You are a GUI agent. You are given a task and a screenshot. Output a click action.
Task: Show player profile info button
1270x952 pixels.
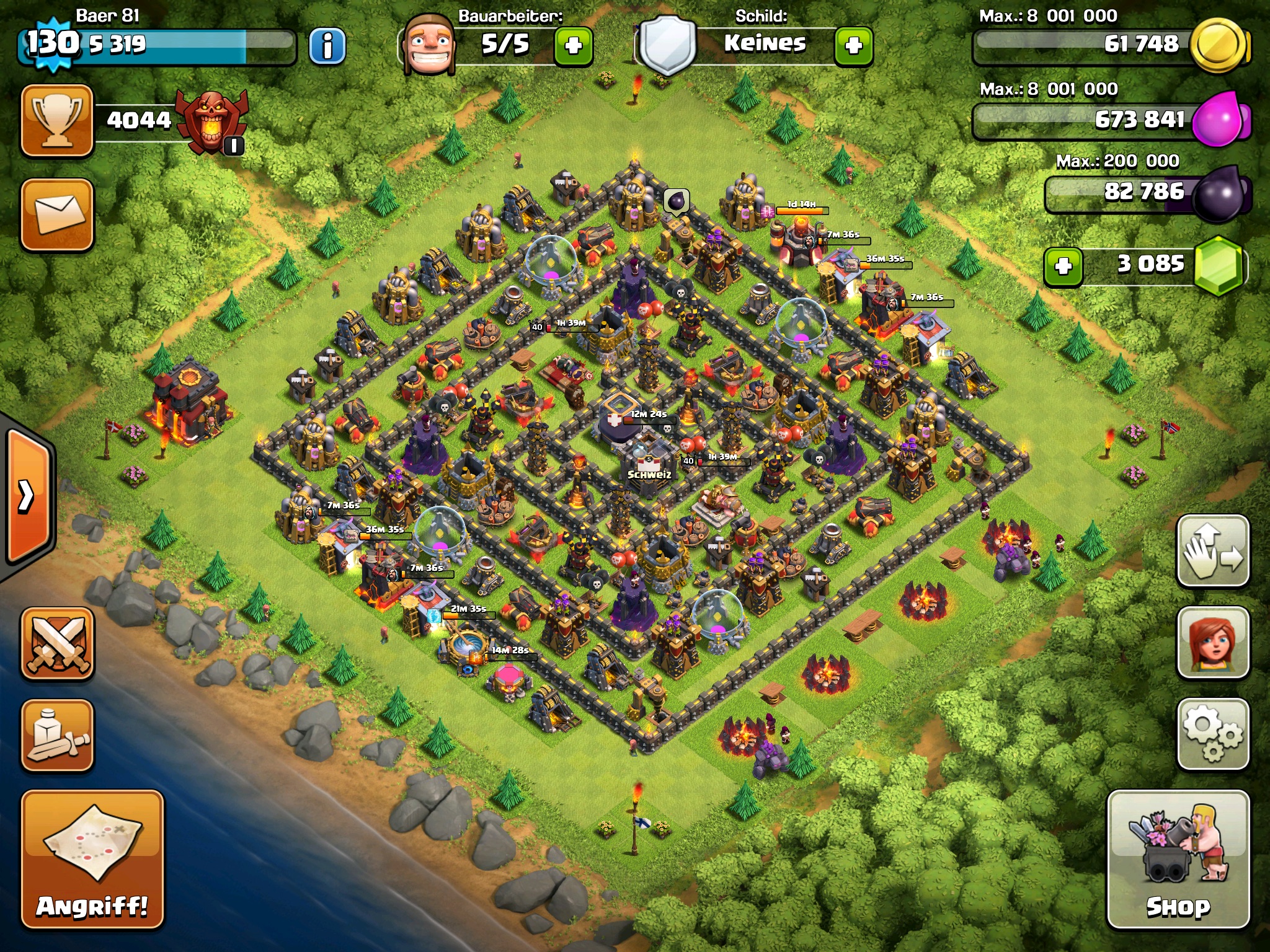pyautogui.click(x=327, y=46)
